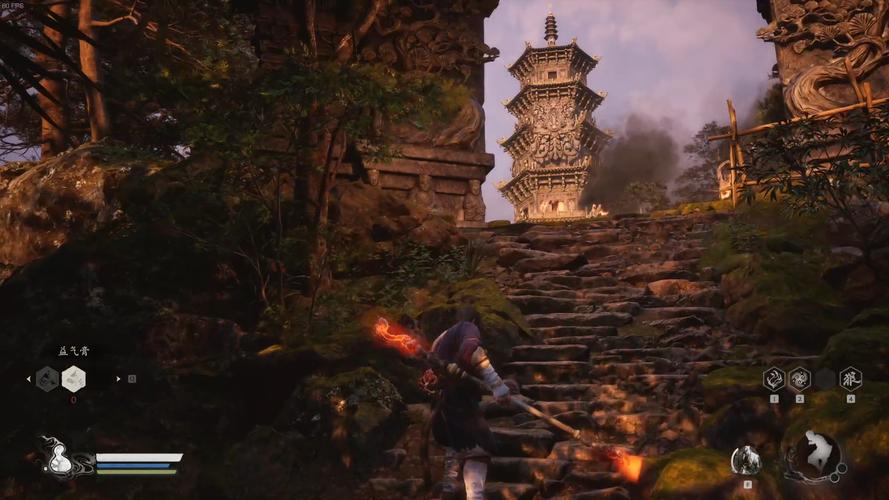889x500 pixels.
Task: Click the spirit skill portrait icon
Action: click(x=745, y=460)
